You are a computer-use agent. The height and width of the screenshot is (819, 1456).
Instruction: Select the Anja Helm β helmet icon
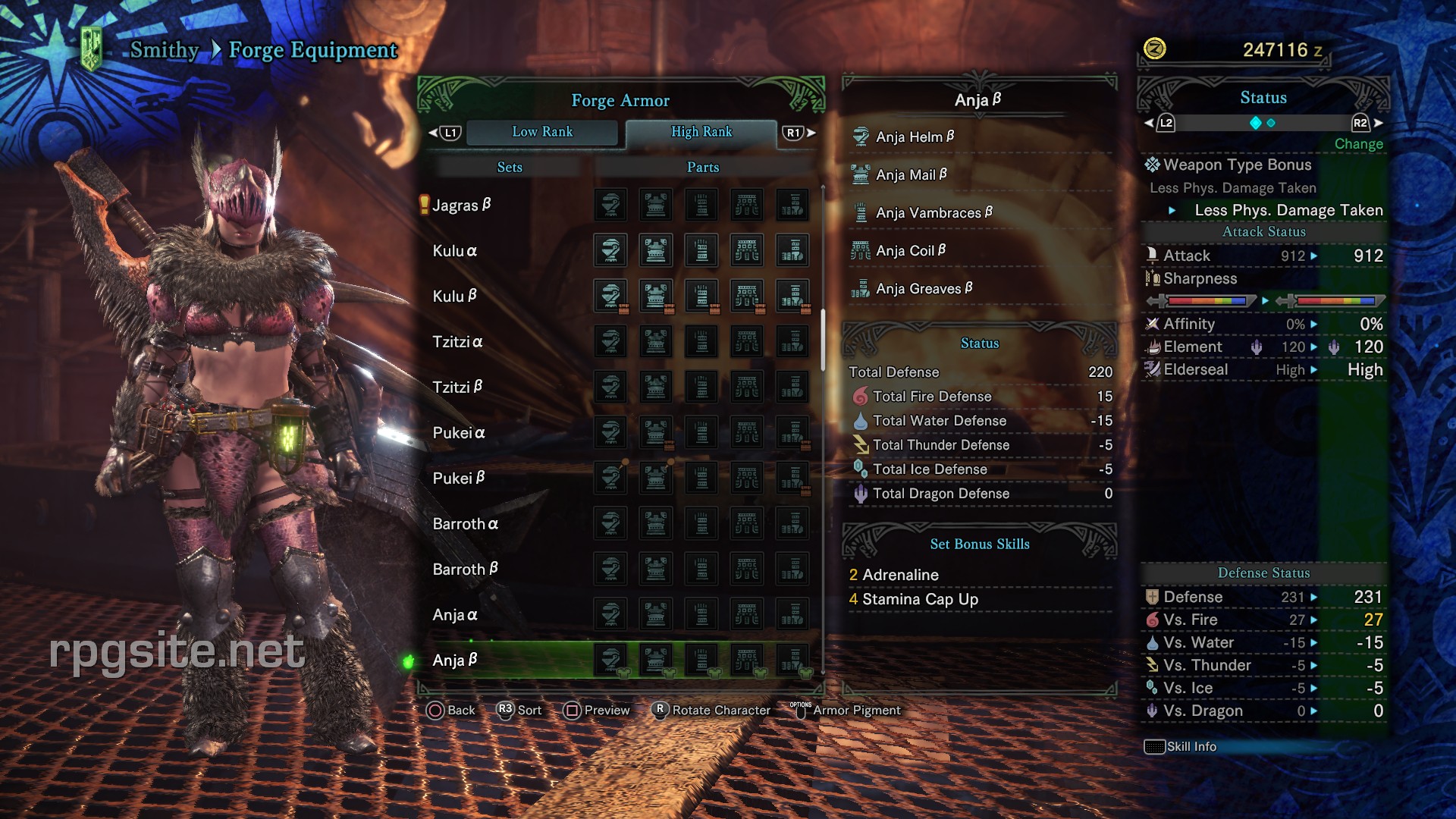click(861, 136)
